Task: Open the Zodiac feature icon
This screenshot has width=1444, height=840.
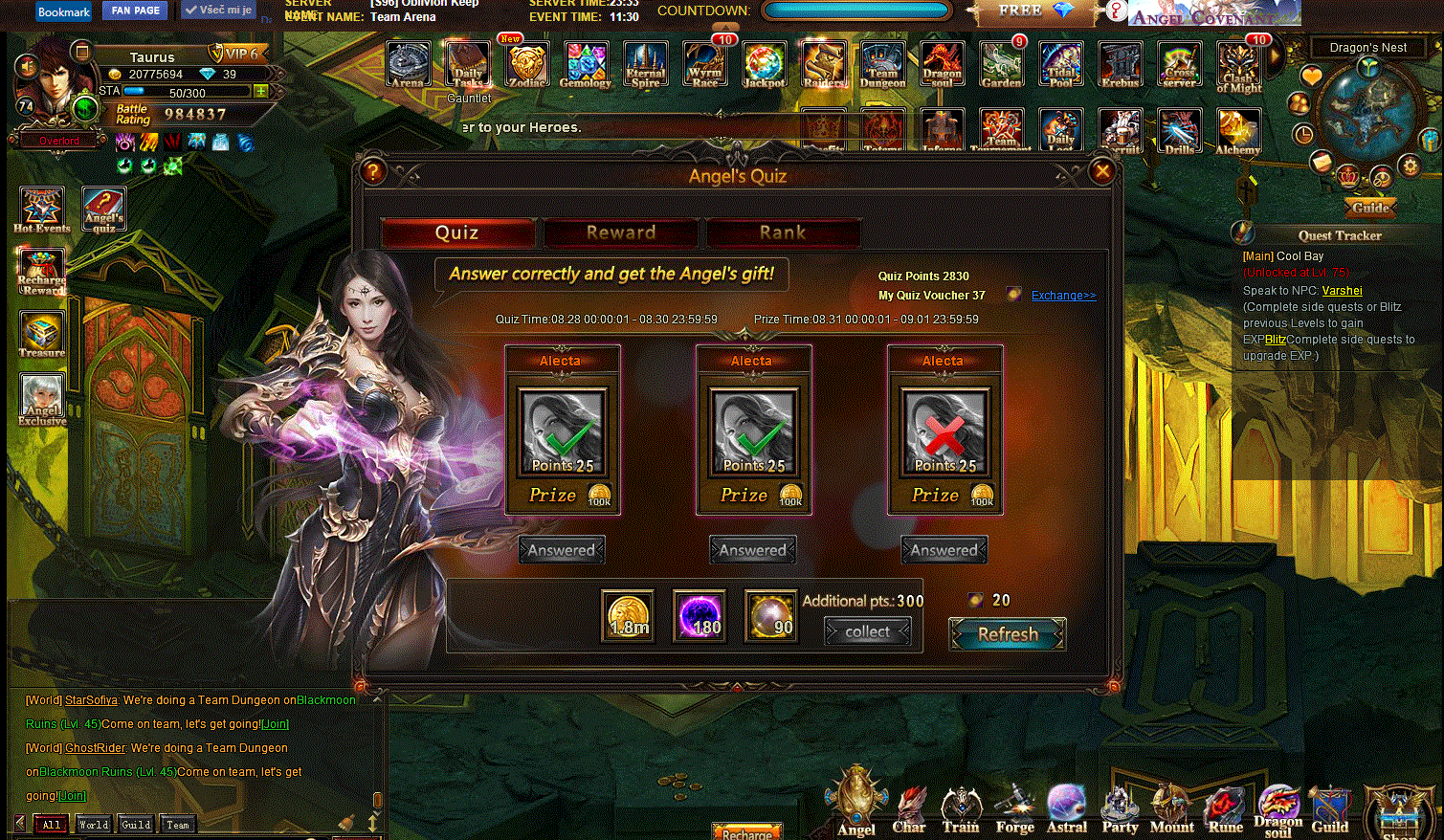Action: [x=526, y=65]
